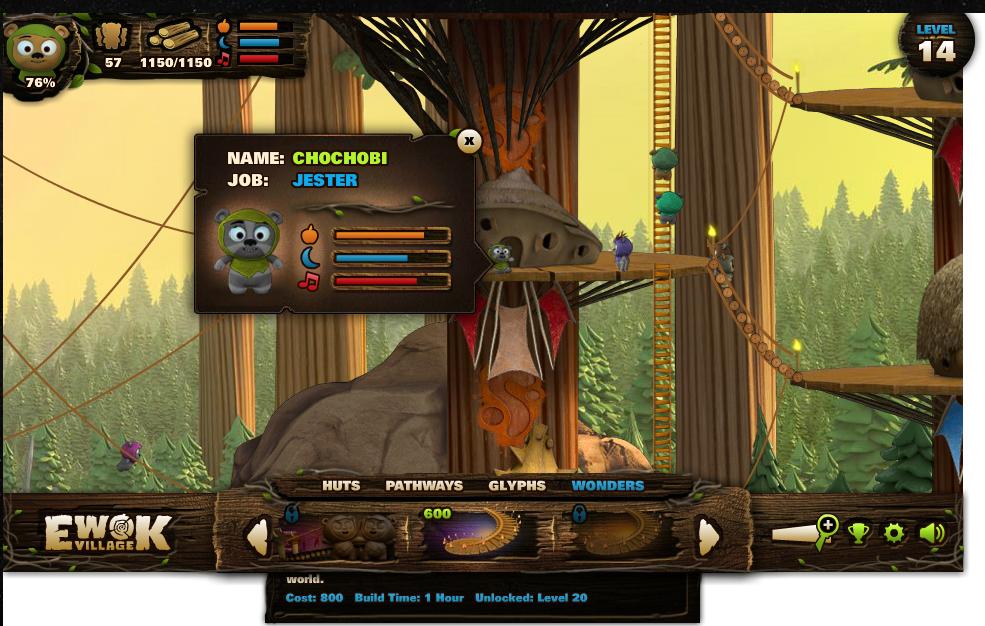
Task: Open the gear settings
Action: pyautogui.click(x=894, y=533)
